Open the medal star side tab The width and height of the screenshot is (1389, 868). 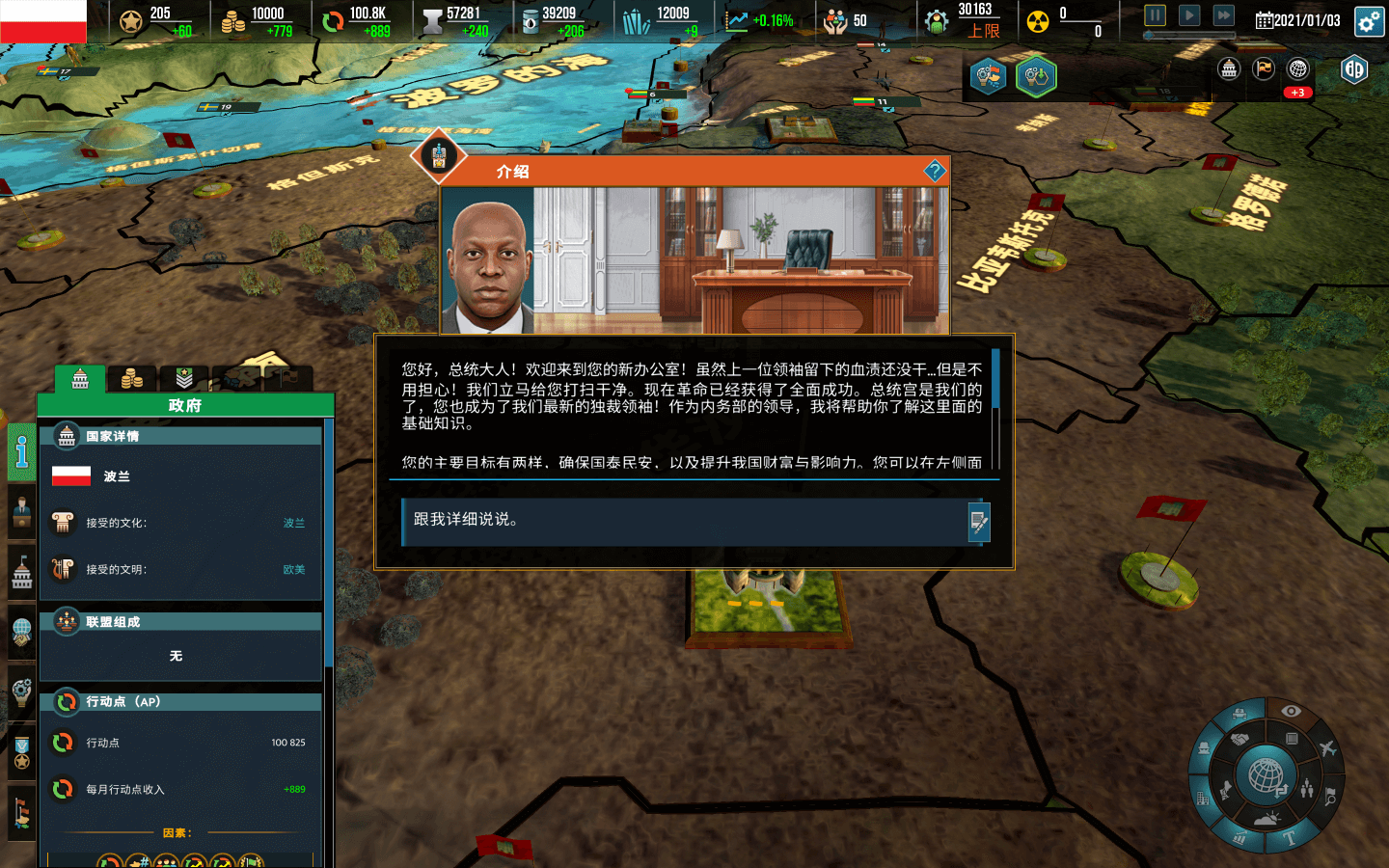pos(21,754)
